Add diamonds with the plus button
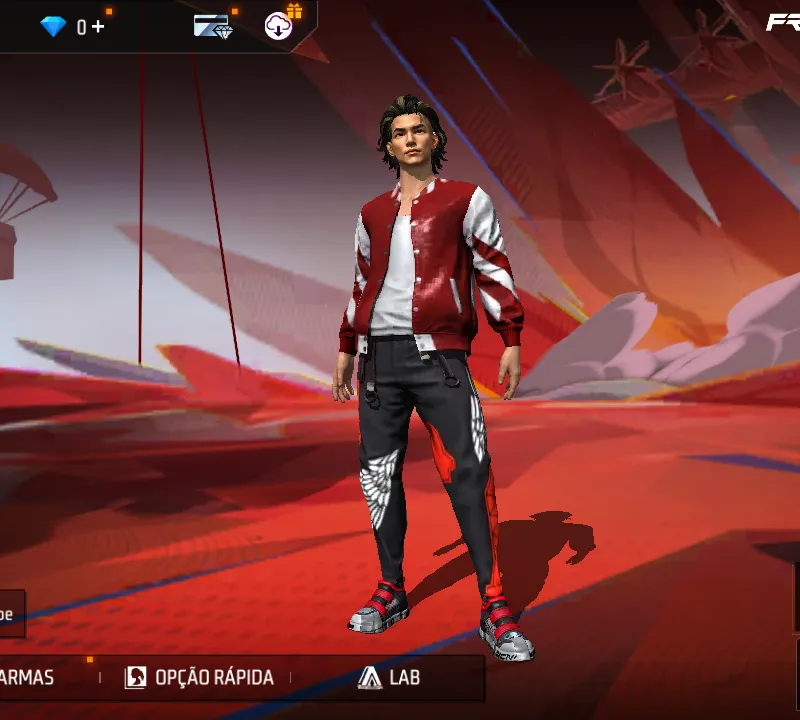The width and height of the screenshot is (800, 720). [x=98, y=27]
